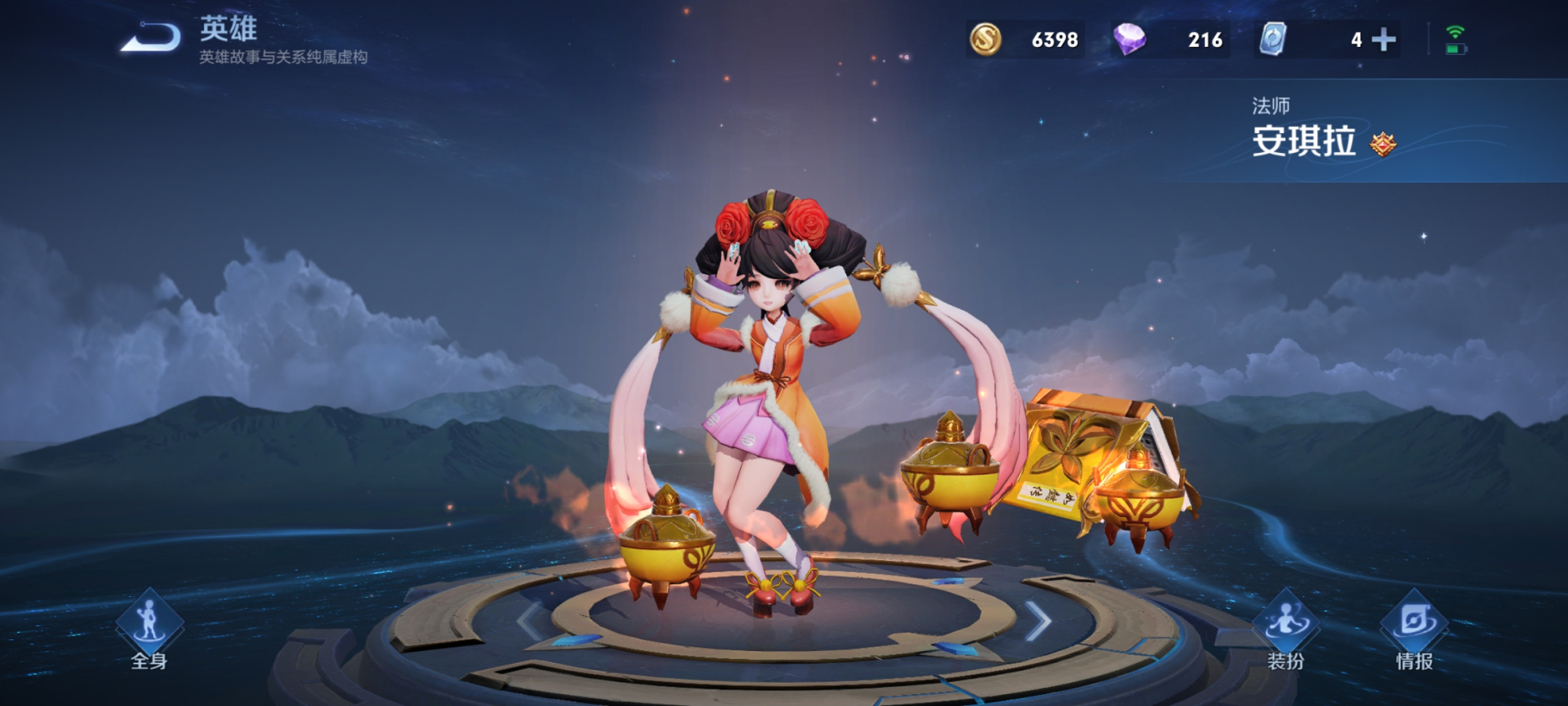This screenshot has height=706, width=1568.
Task: Tap the mastery badge beside 安琪拉
Action: click(x=1383, y=144)
